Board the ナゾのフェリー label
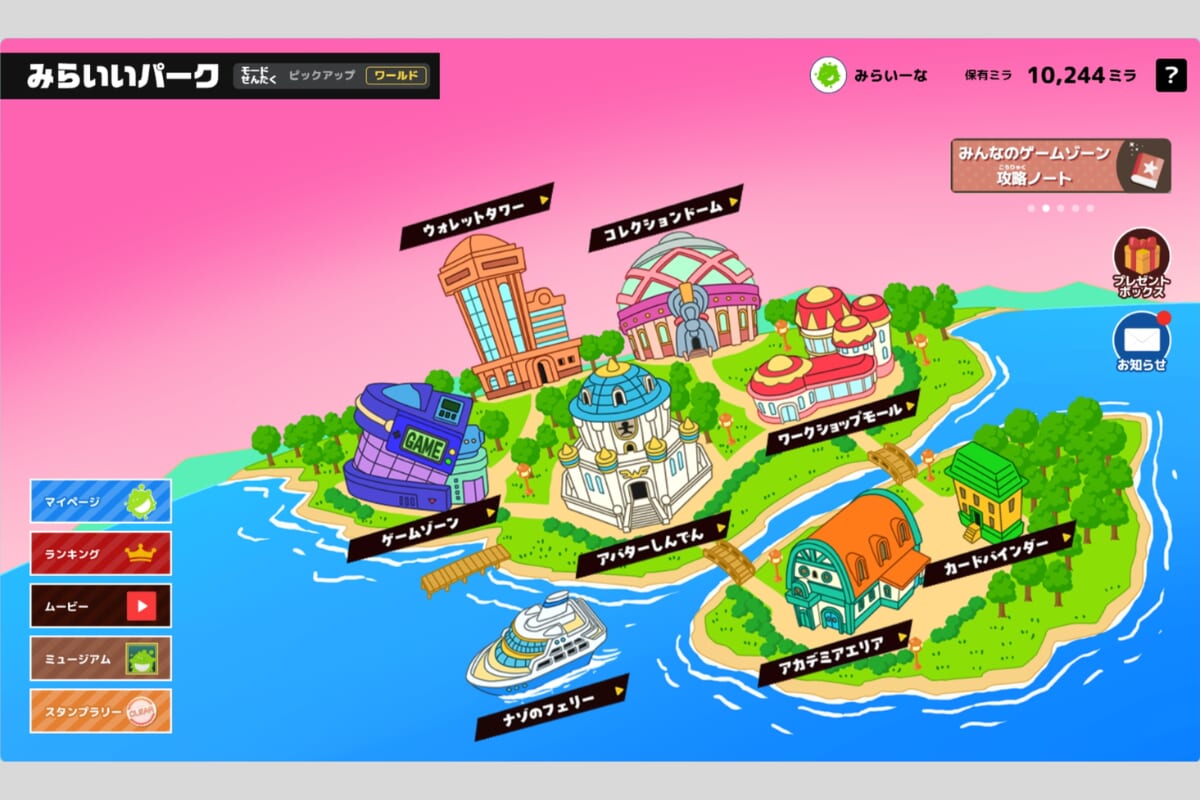Image resolution: width=1200 pixels, height=800 pixels. (551, 707)
